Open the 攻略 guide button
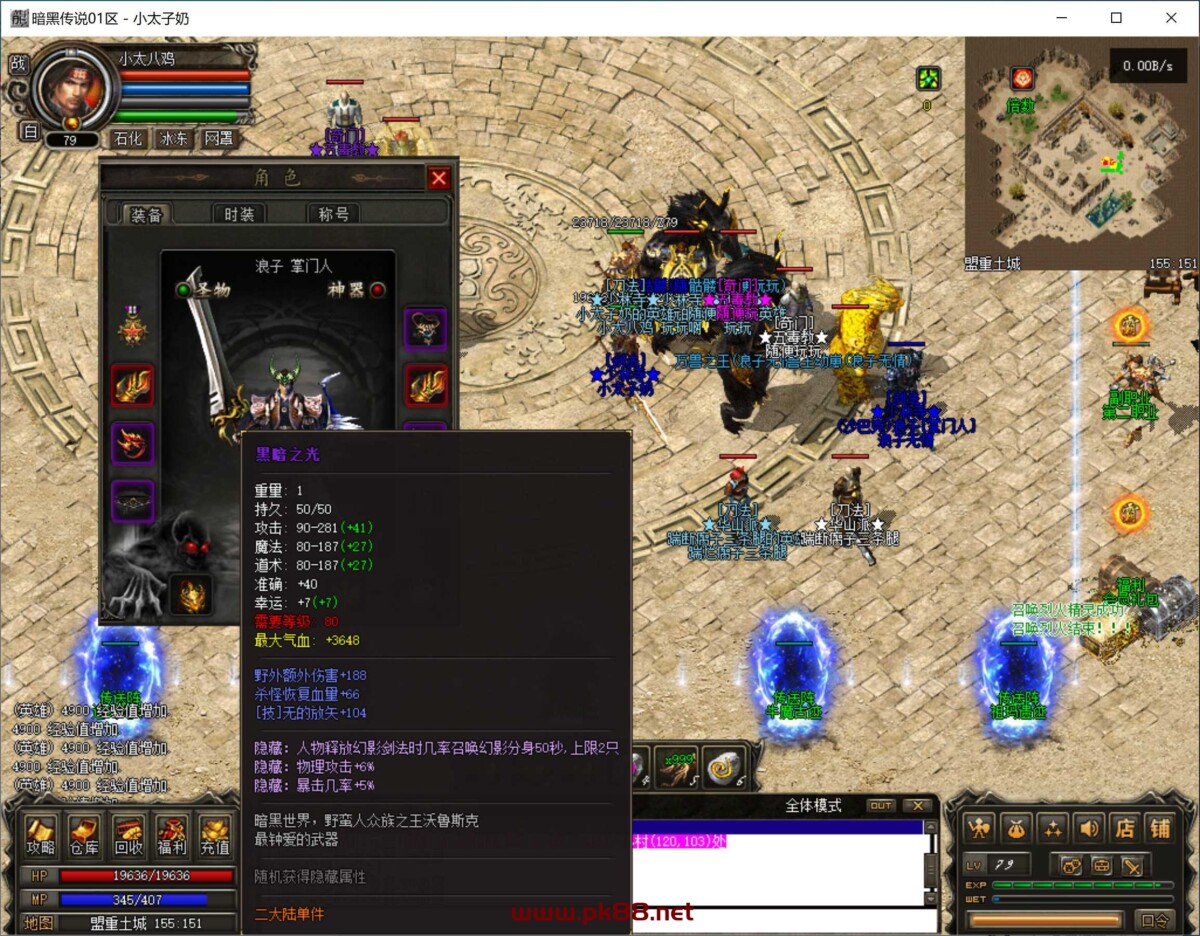This screenshot has width=1200, height=936. 41,836
